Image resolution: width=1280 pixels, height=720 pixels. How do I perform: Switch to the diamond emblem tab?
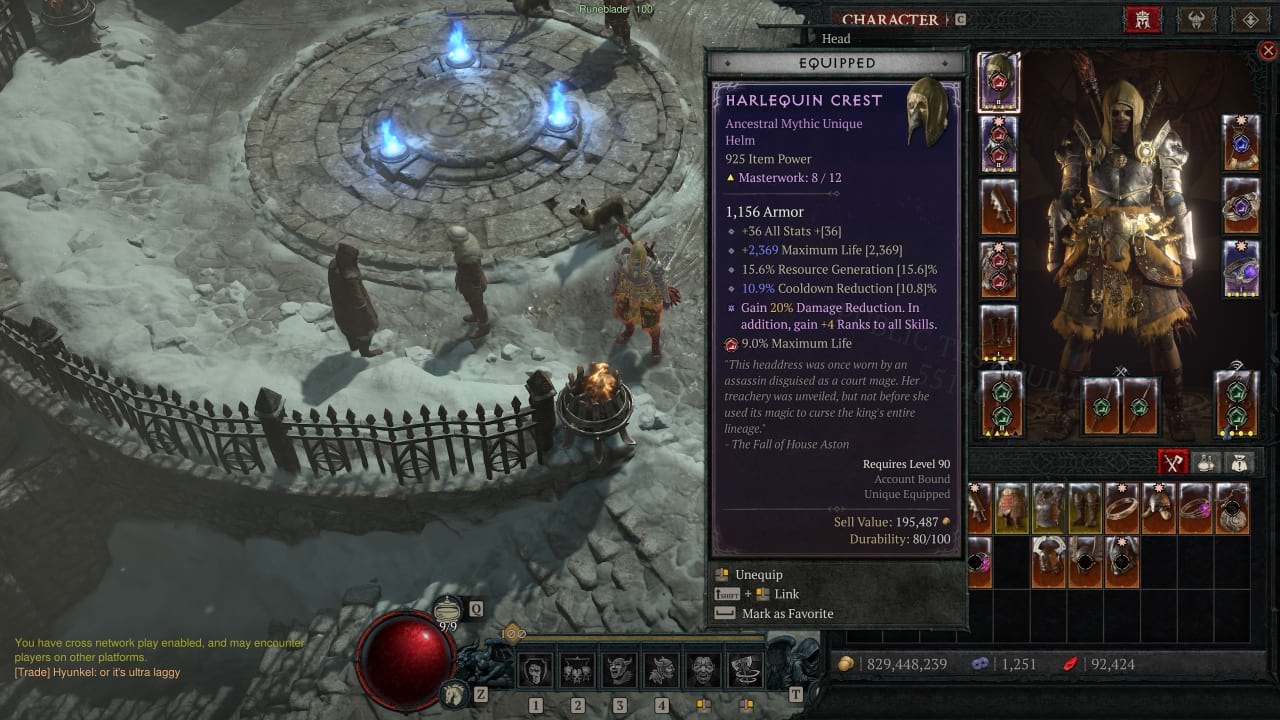pos(1250,19)
